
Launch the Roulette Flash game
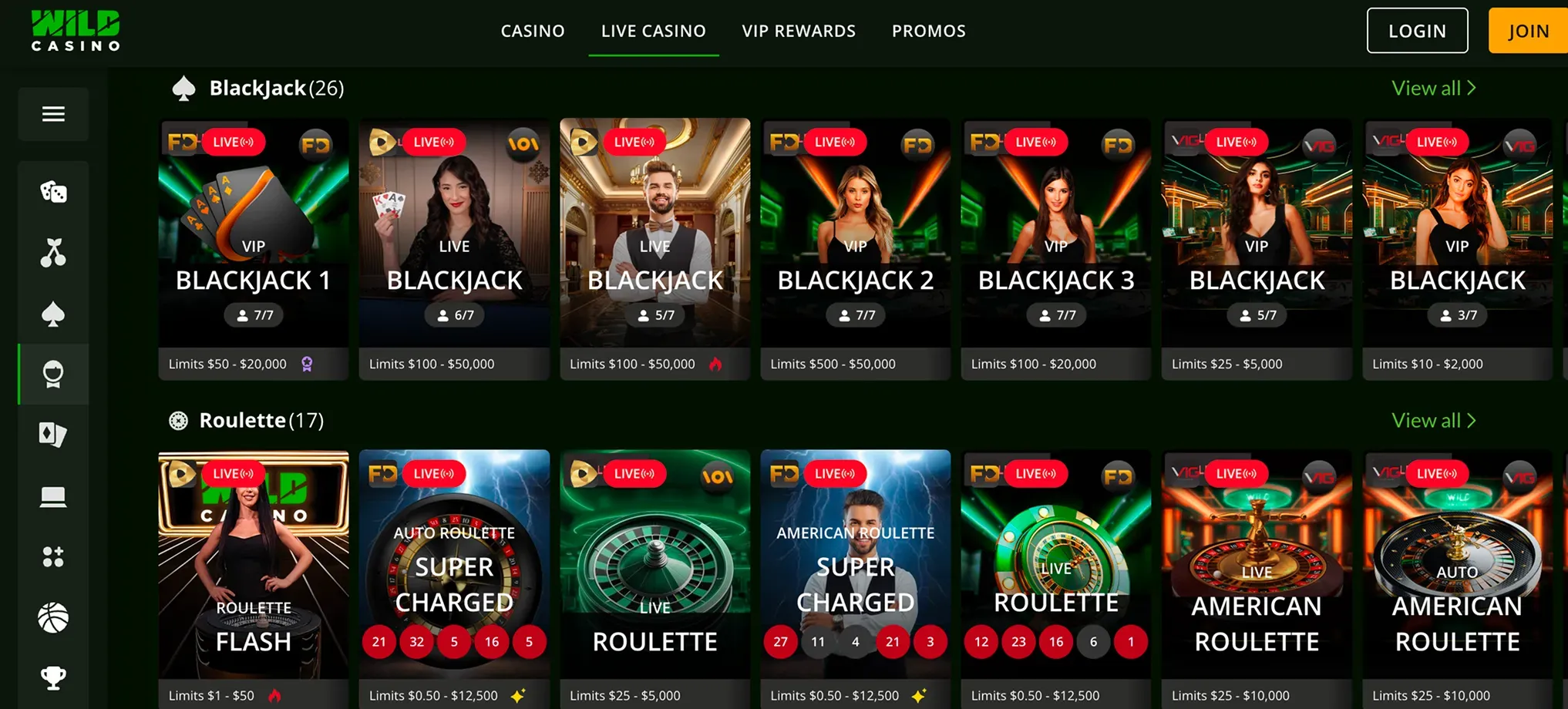click(x=253, y=578)
